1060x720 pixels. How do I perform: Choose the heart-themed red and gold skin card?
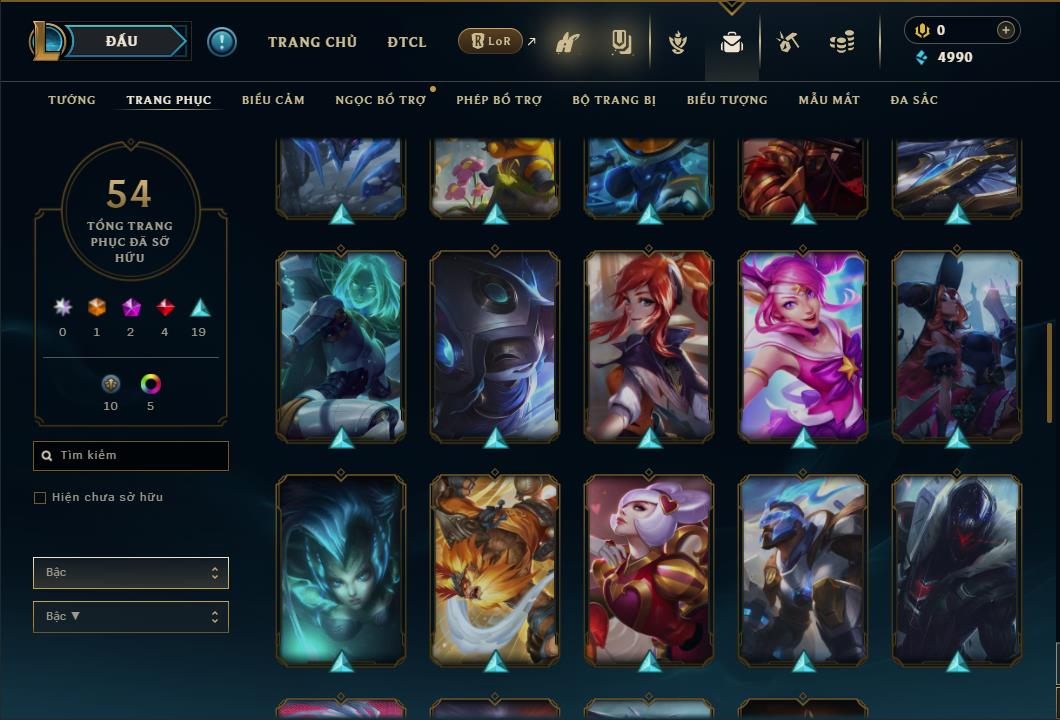[649, 569]
